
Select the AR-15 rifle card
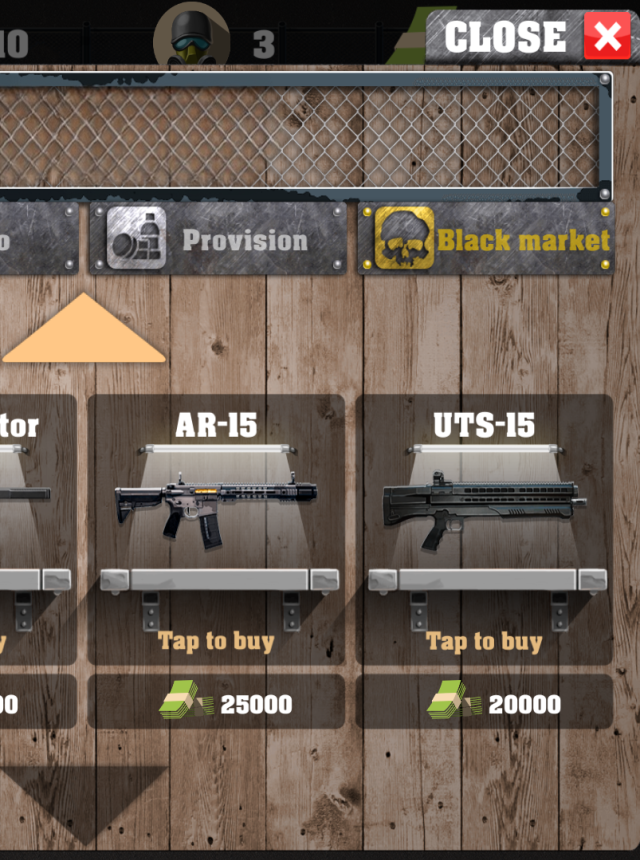point(216,510)
